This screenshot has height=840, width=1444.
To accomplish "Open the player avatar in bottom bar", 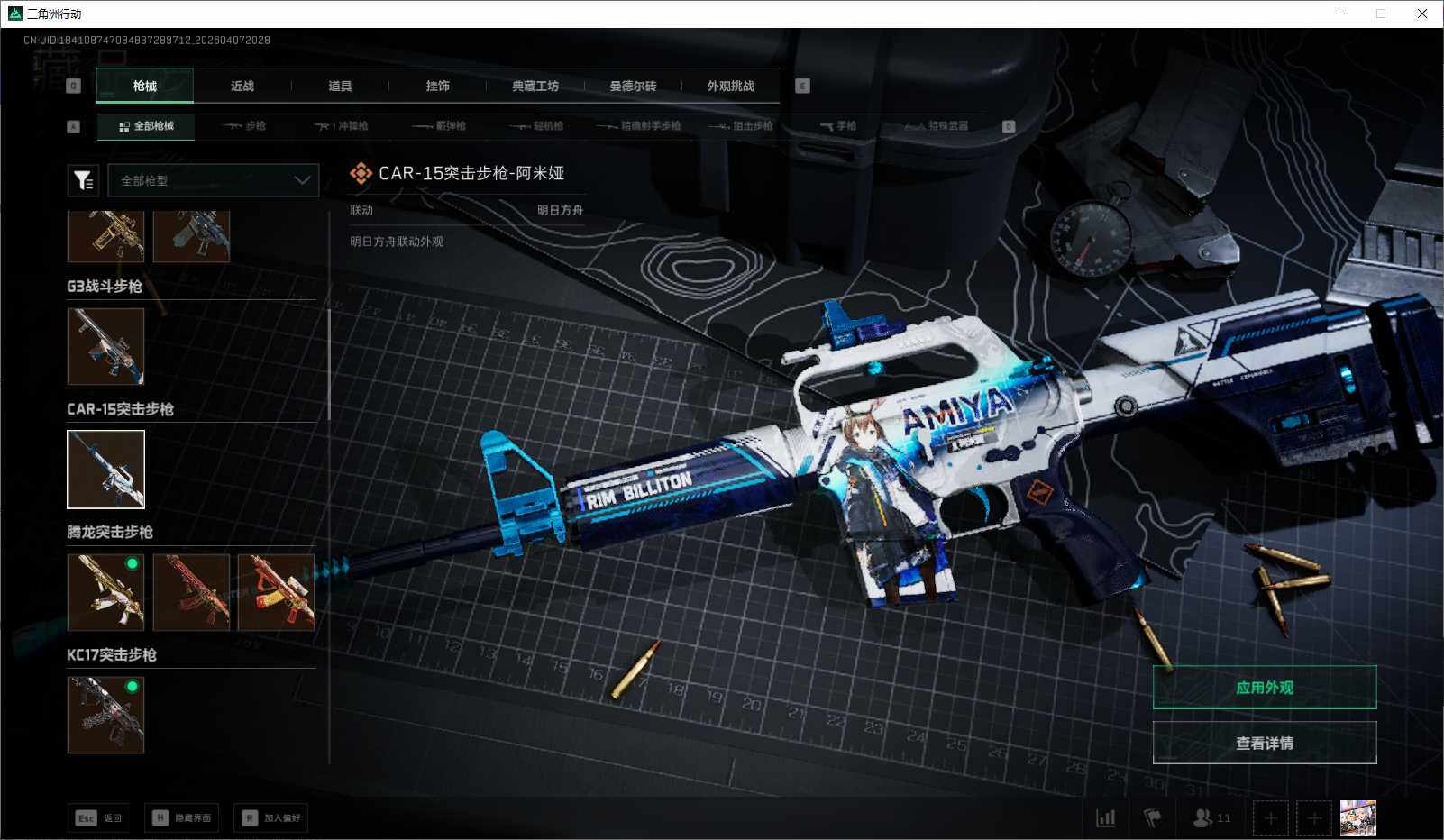I will coord(1357,818).
